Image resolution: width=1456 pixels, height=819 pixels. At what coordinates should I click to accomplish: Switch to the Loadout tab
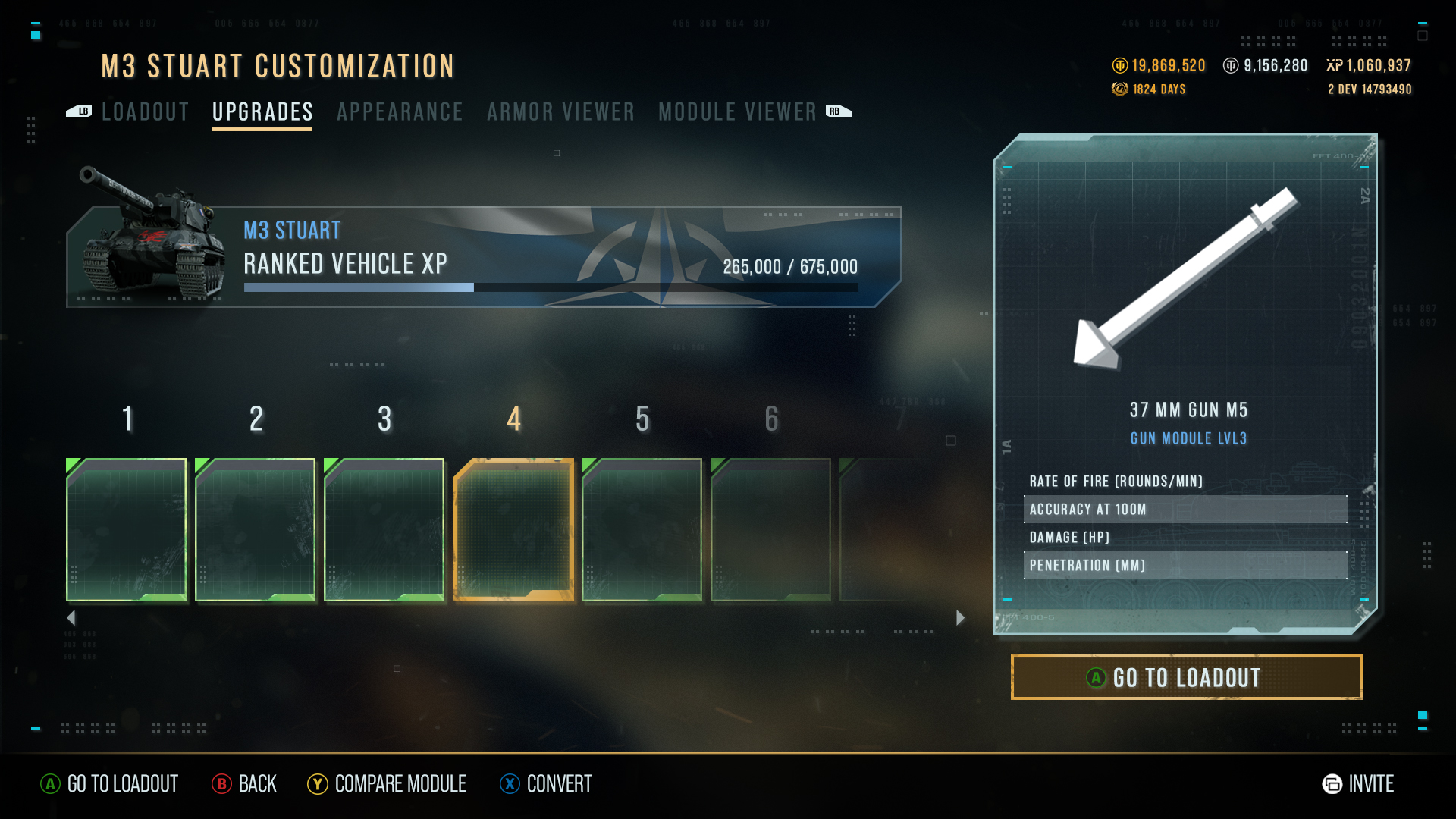click(145, 112)
